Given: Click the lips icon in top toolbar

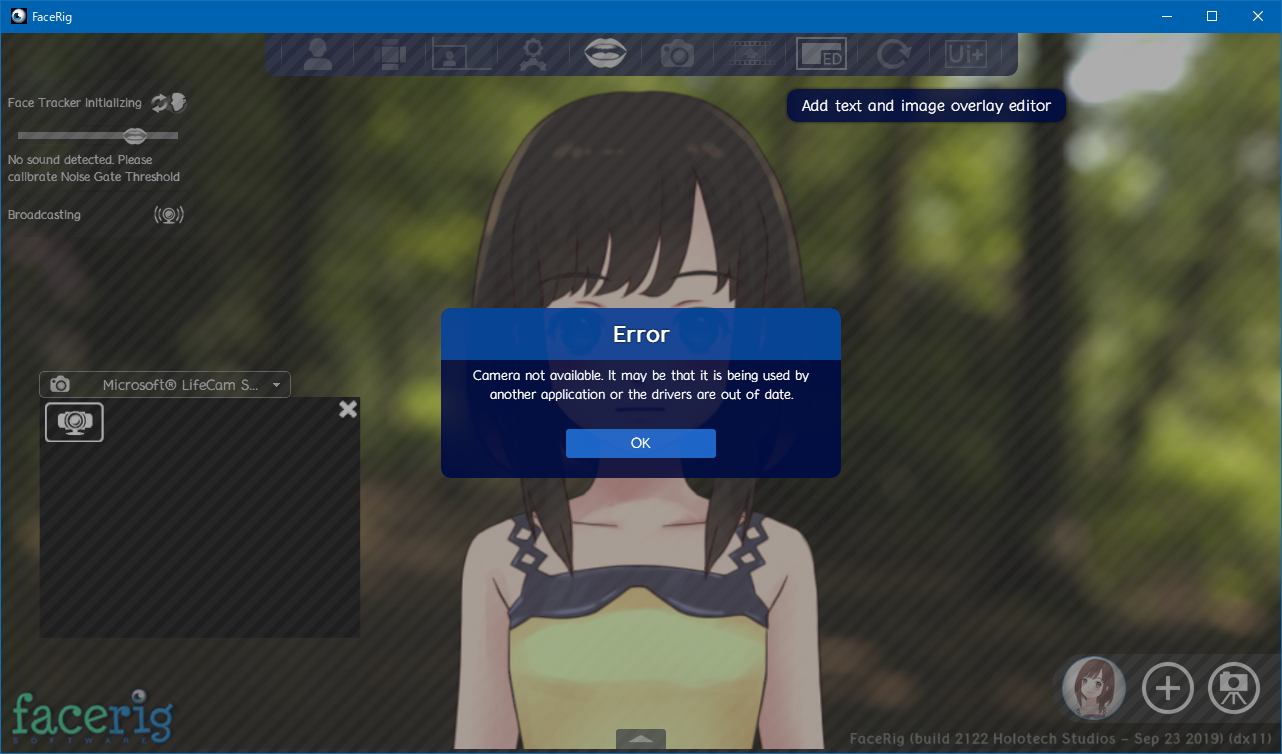Looking at the screenshot, I should [605, 53].
